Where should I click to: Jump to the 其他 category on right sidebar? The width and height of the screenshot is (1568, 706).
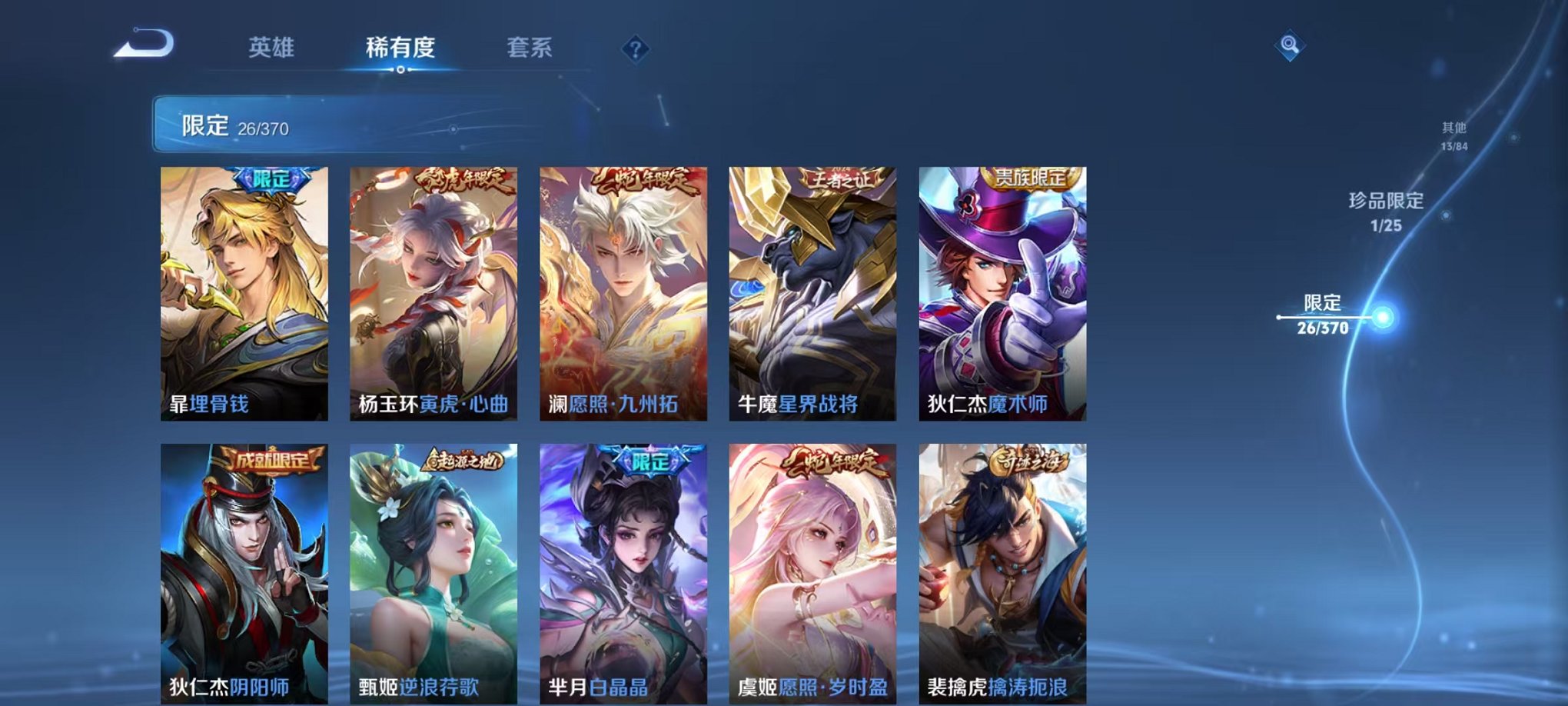1453,132
